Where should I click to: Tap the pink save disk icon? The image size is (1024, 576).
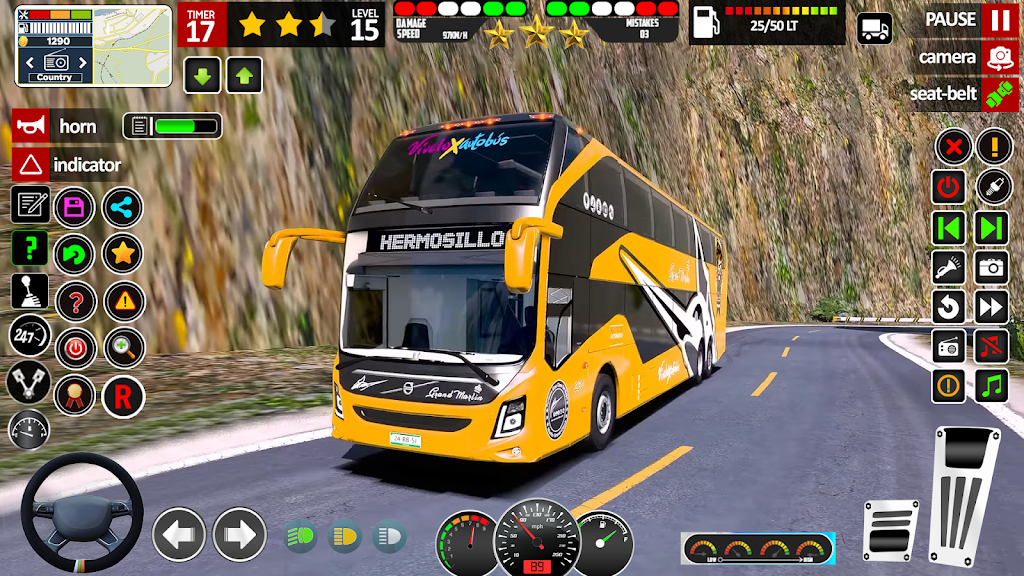[x=74, y=208]
